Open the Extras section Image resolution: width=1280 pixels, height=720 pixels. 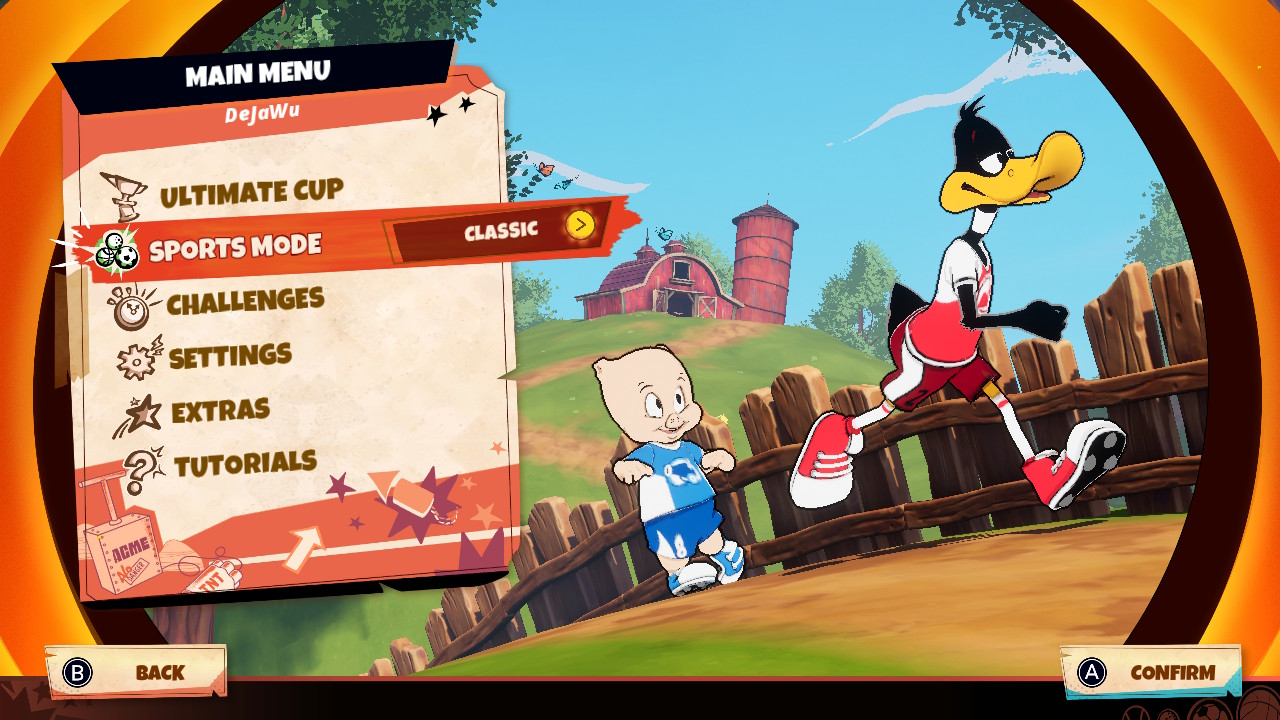click(219, 412)
